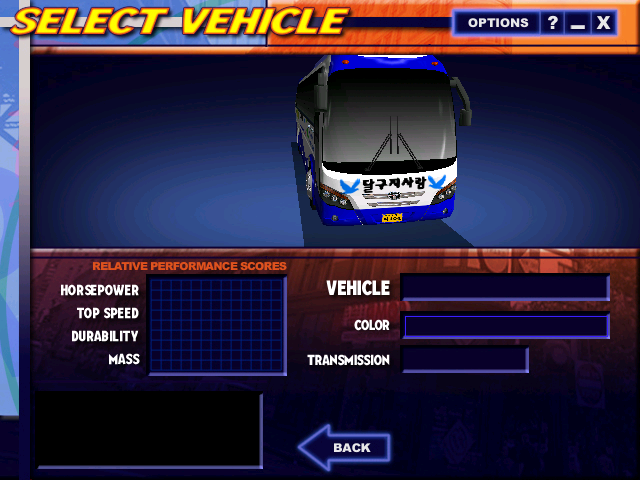Show help with the question mark button
Viewport: 640px width, 480px height.
[x=553, y=22]
